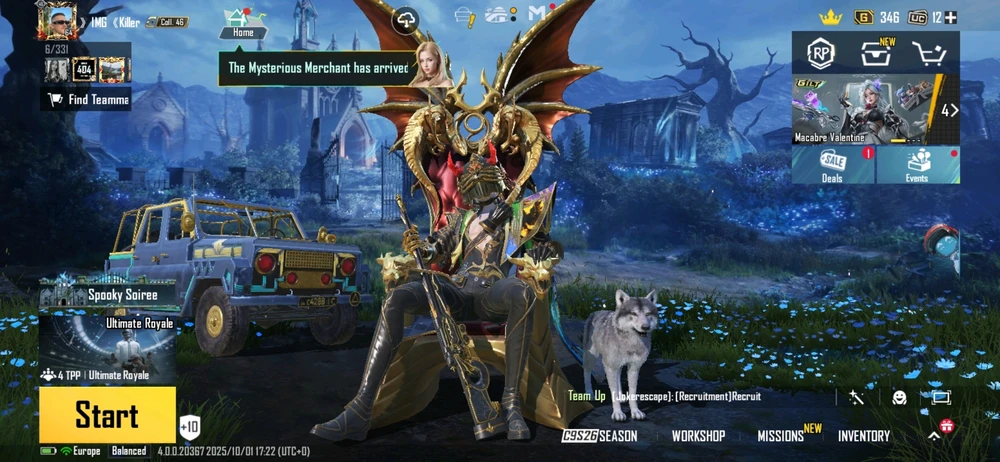This screenshot has height=462, width=1000.
Task: Open the player profile avatar
Action: point(58,21)
